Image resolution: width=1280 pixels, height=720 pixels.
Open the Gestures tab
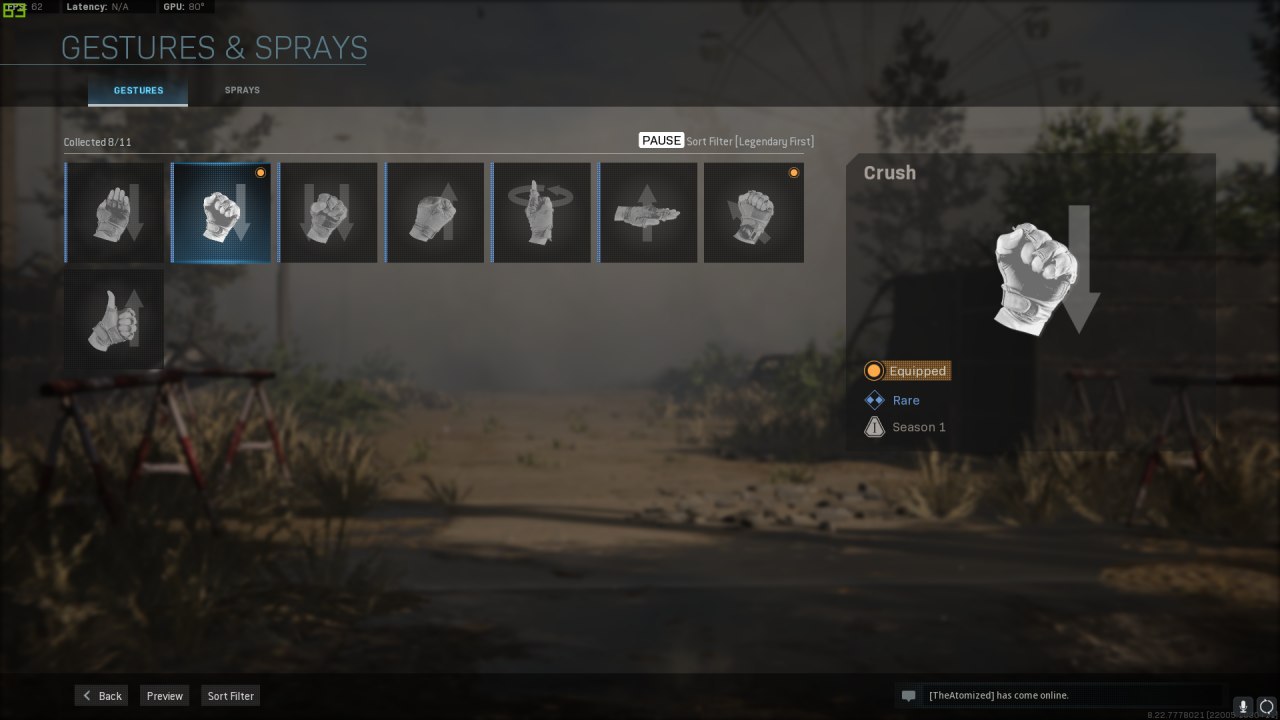138,91
